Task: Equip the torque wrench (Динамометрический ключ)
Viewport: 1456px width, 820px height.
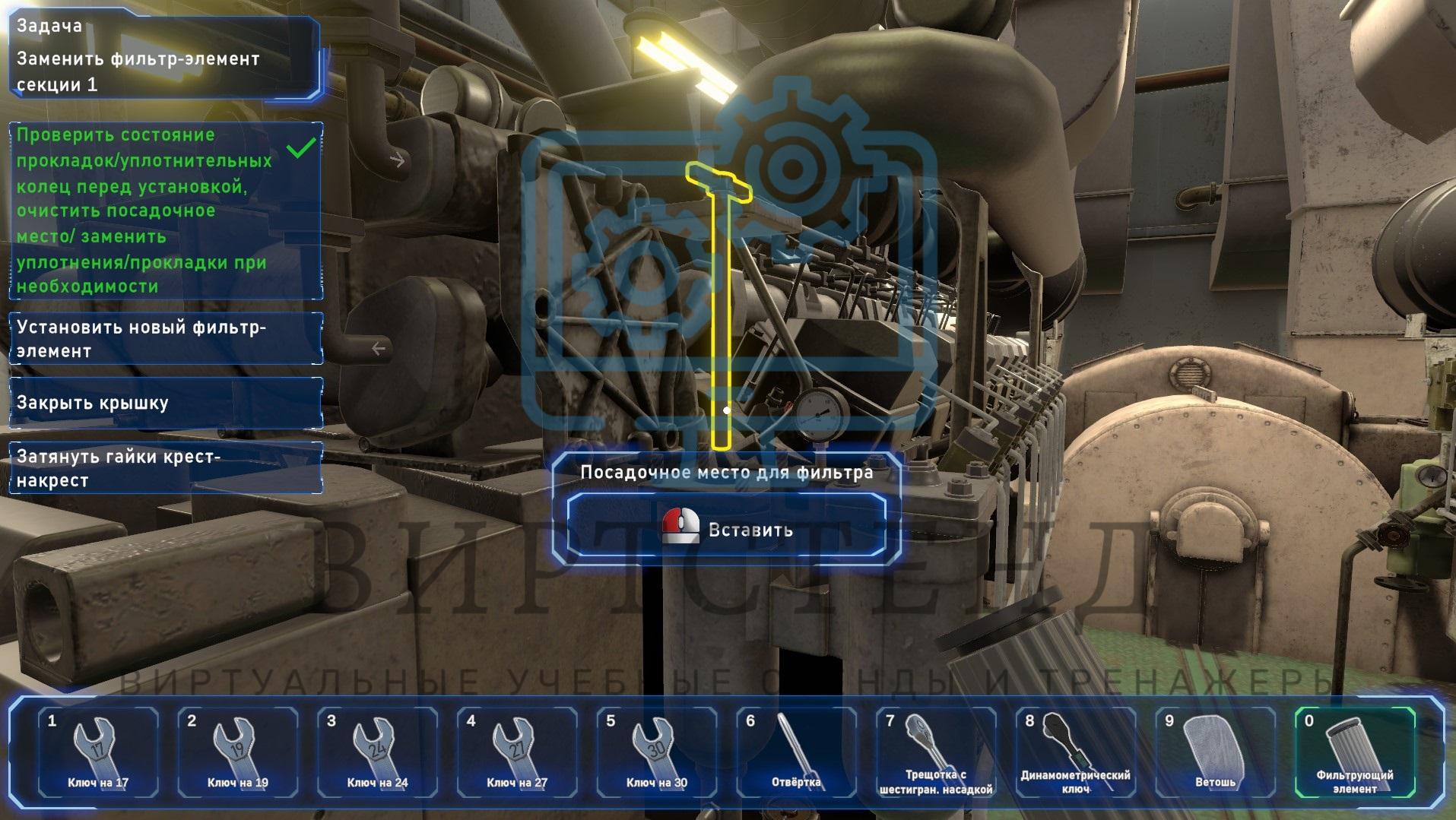Action: [x=1075, y=752]
